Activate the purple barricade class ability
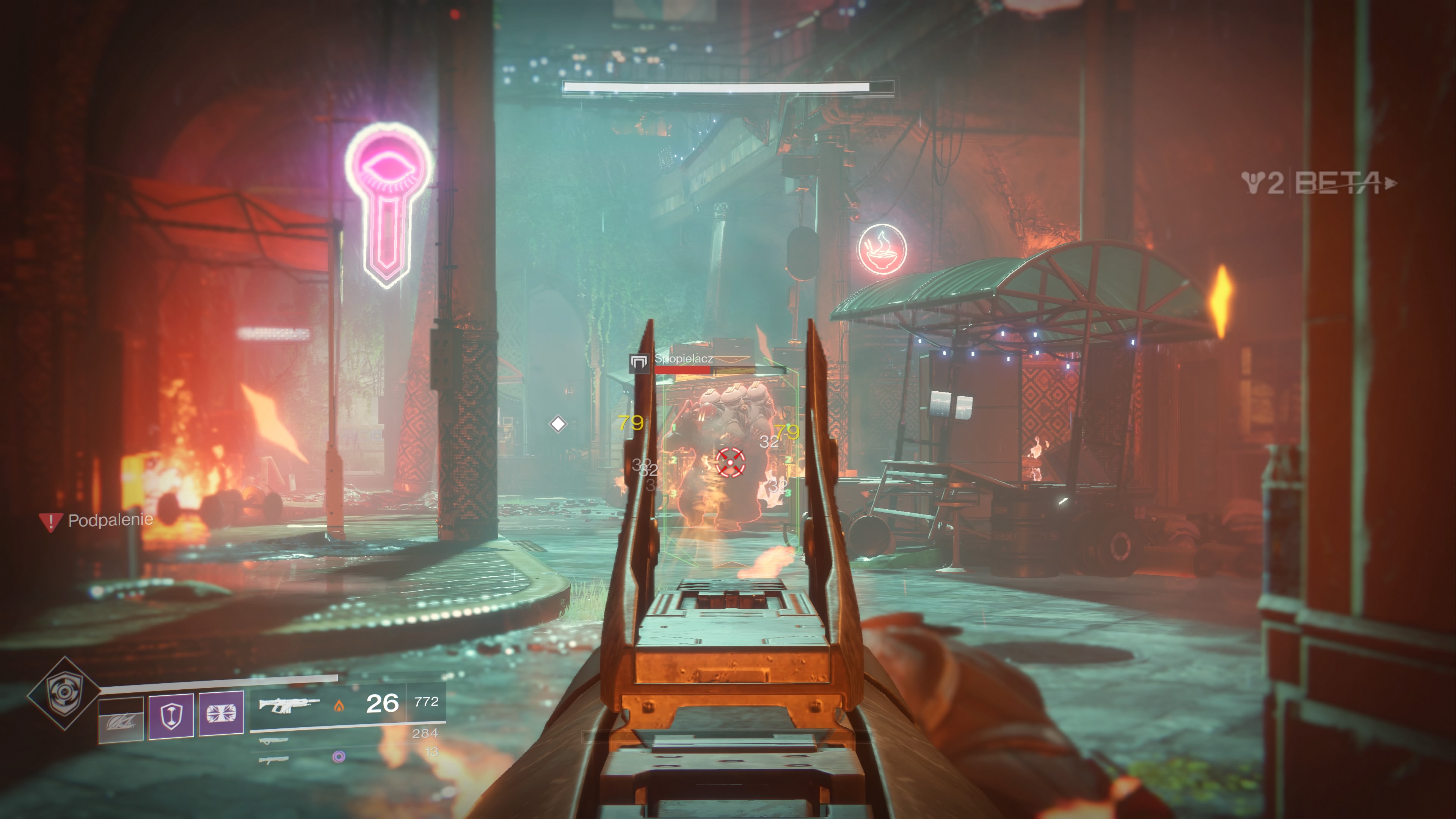Viewport: 1456px width, 819px height. (x=221, y=714)
